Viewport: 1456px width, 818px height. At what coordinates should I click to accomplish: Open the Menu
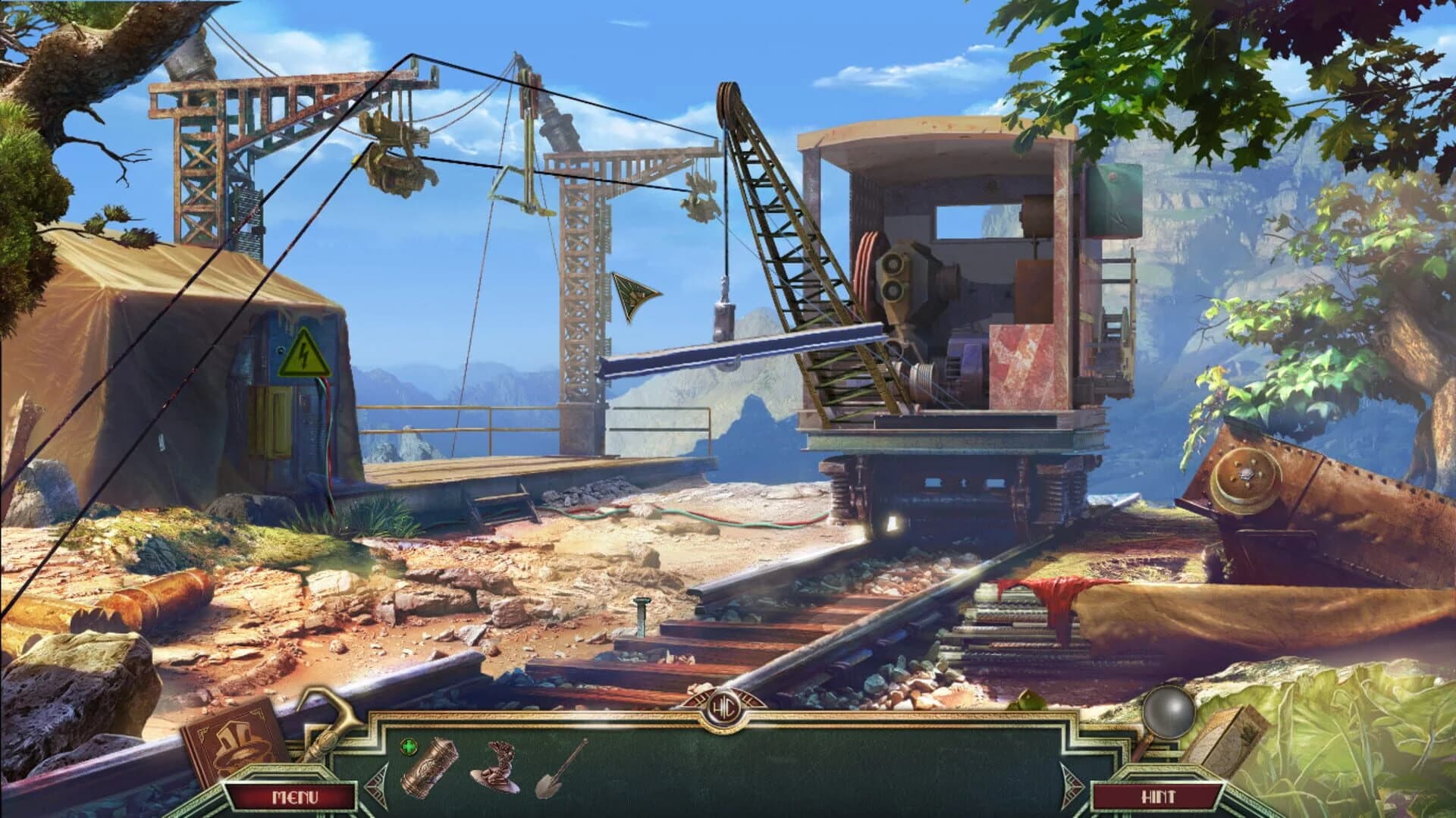296,797
